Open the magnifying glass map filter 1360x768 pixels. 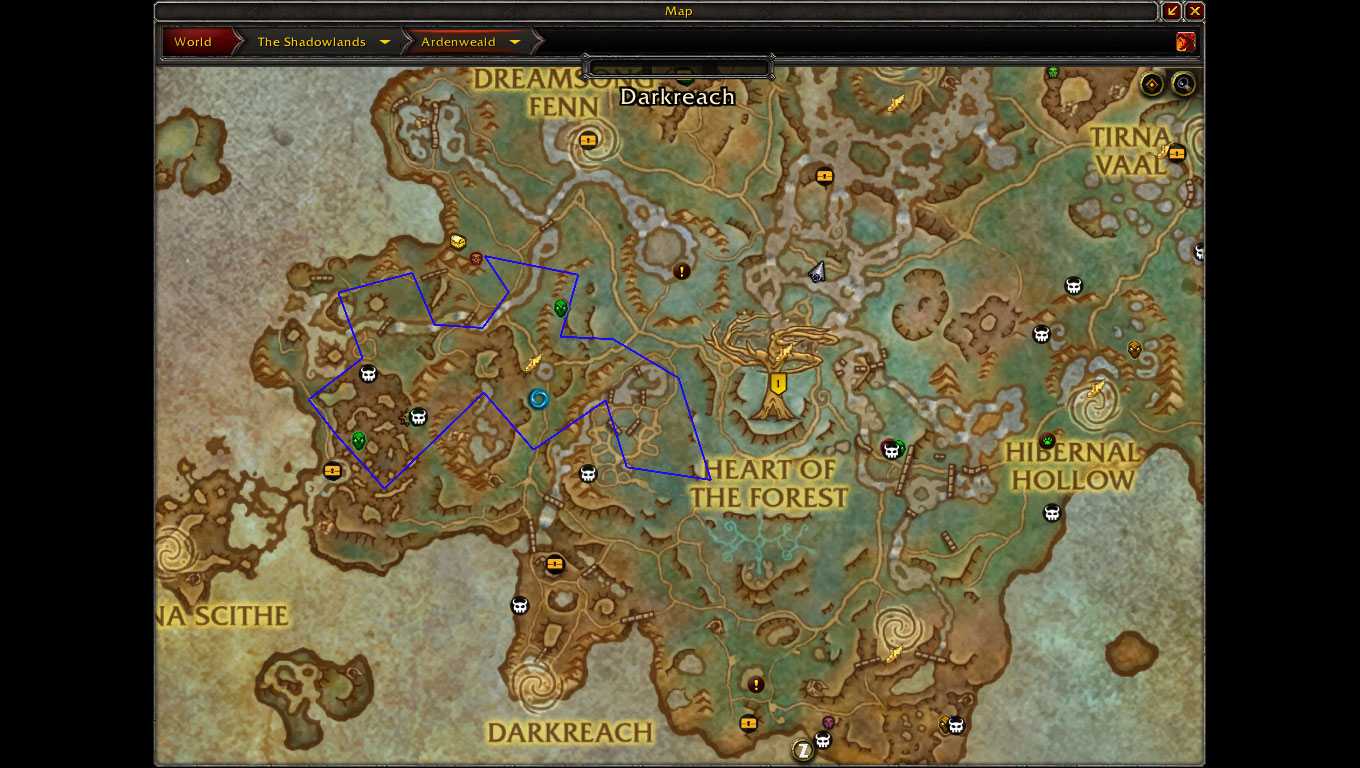[x=1183, y=84]
